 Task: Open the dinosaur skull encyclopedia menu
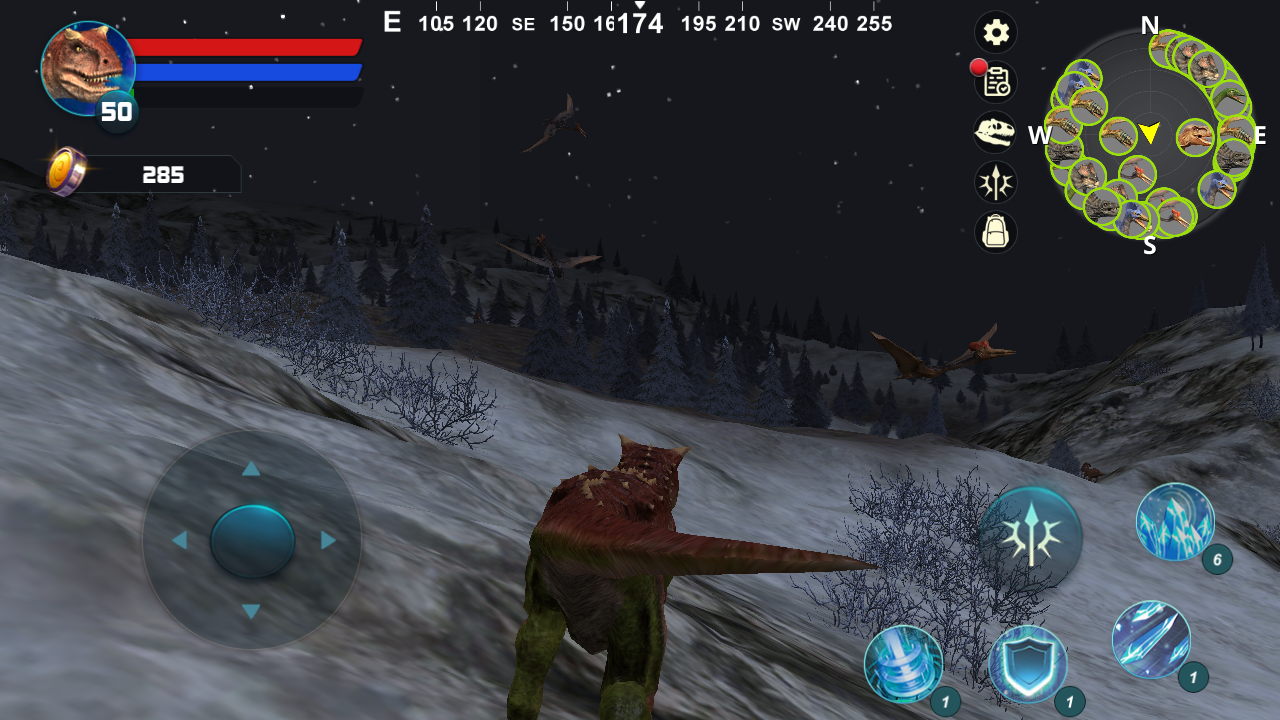pos(995,133)
